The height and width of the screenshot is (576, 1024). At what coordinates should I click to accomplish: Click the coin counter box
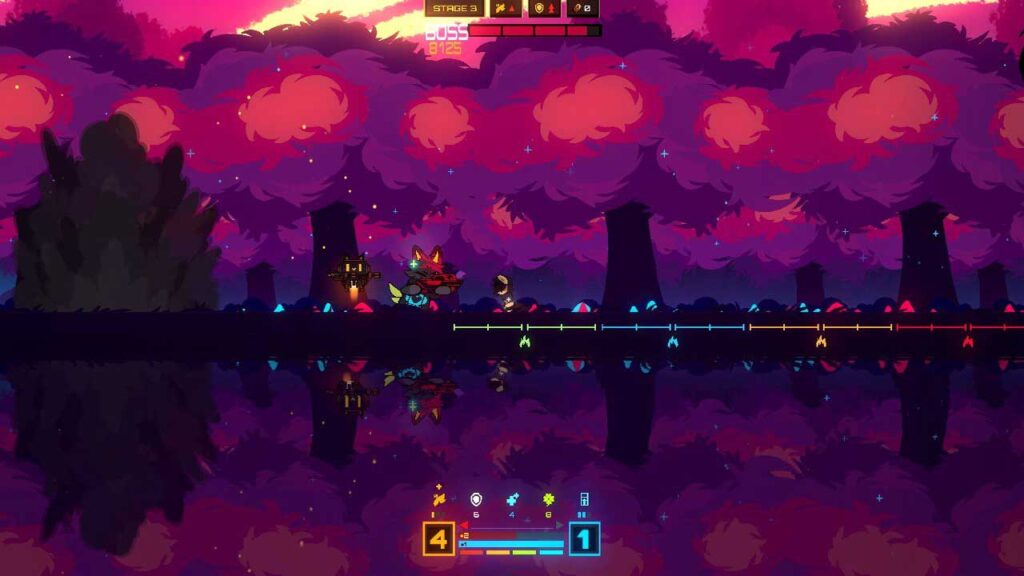583,9
